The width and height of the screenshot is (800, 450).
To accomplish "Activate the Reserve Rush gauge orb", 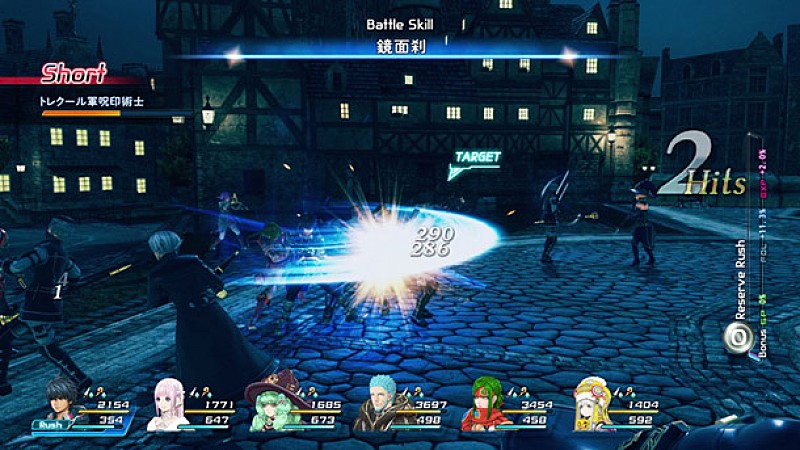I will (x=735, y=336).
